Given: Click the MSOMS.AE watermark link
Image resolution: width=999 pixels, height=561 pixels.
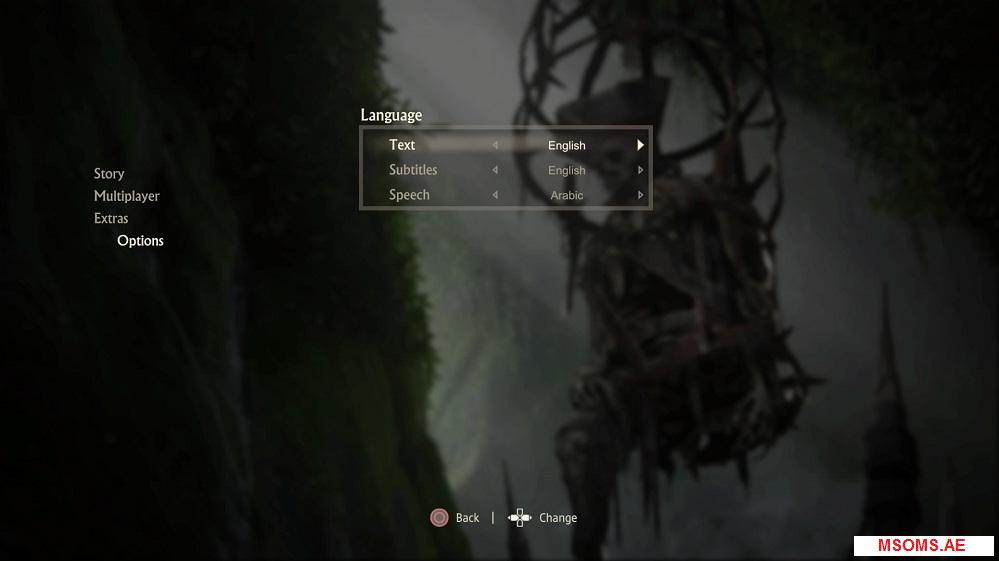Looking at the screenshot, I should click(921, 546).
